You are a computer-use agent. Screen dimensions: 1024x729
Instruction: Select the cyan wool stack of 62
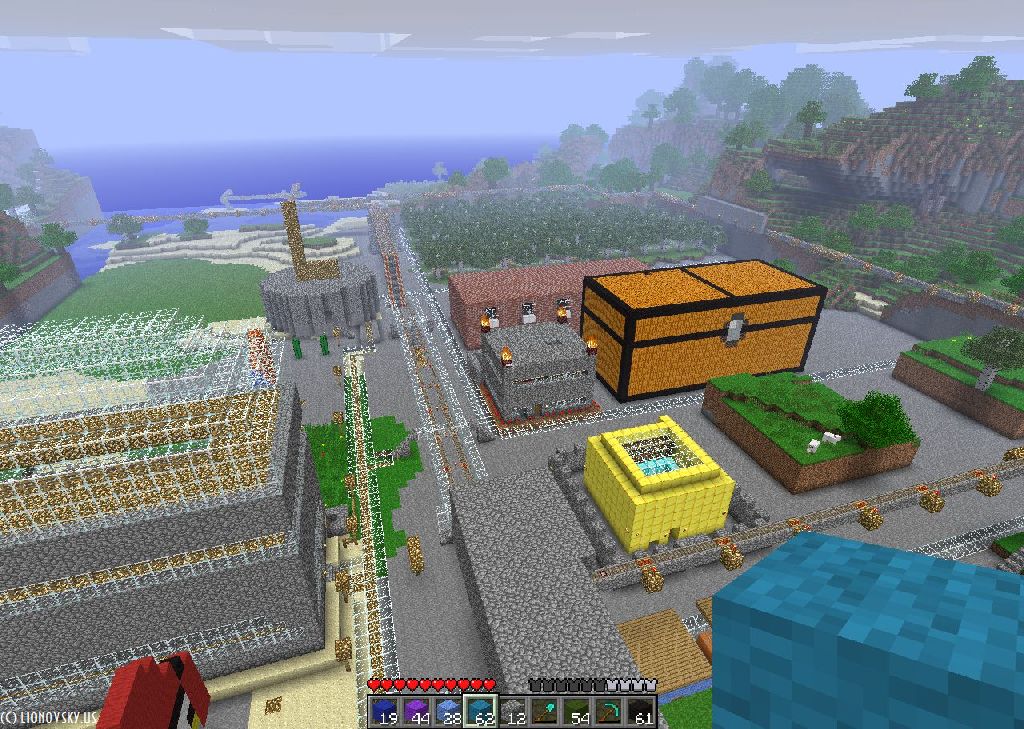(x=481, y=711)
